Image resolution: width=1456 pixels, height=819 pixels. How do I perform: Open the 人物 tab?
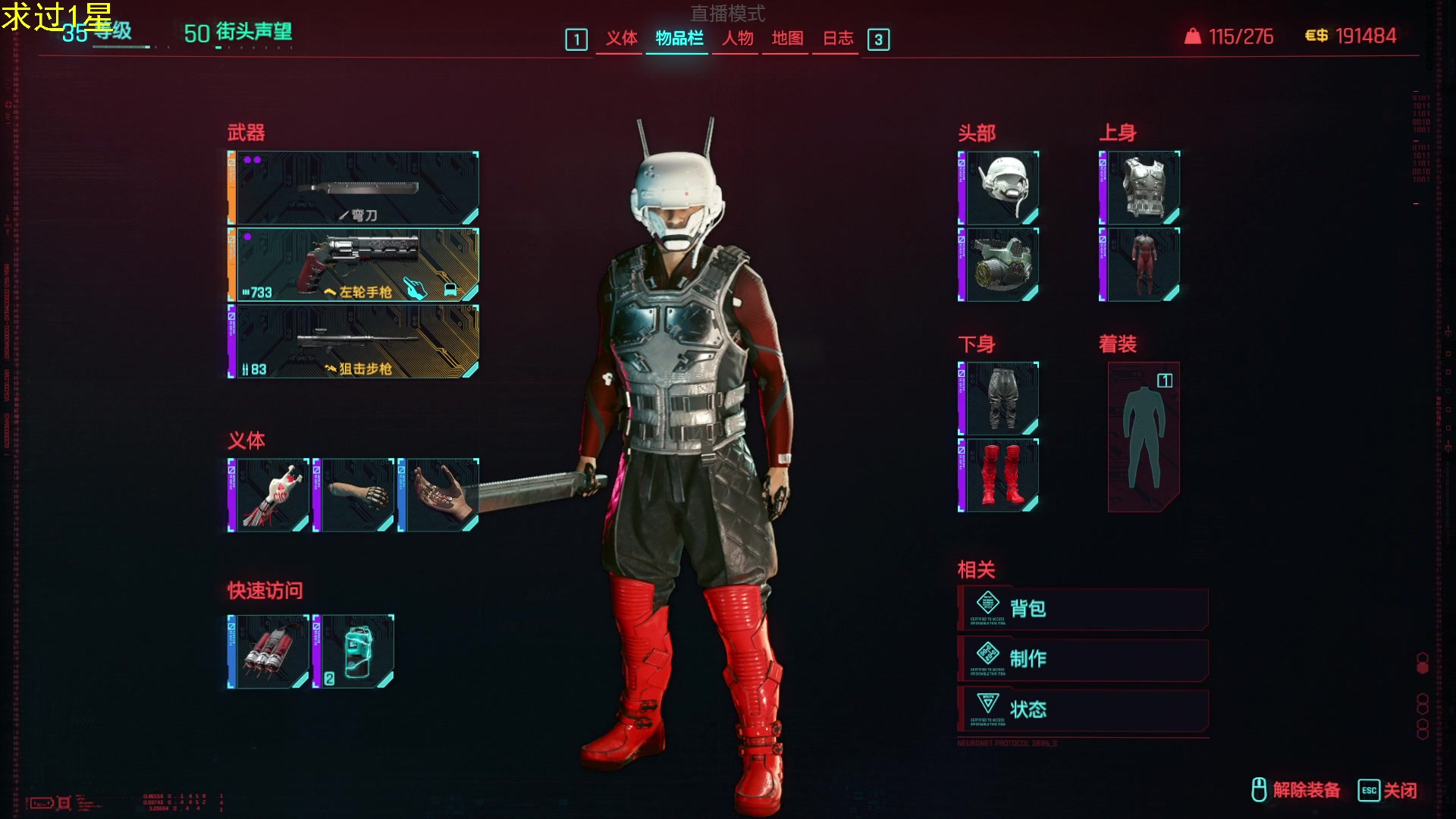737,39
